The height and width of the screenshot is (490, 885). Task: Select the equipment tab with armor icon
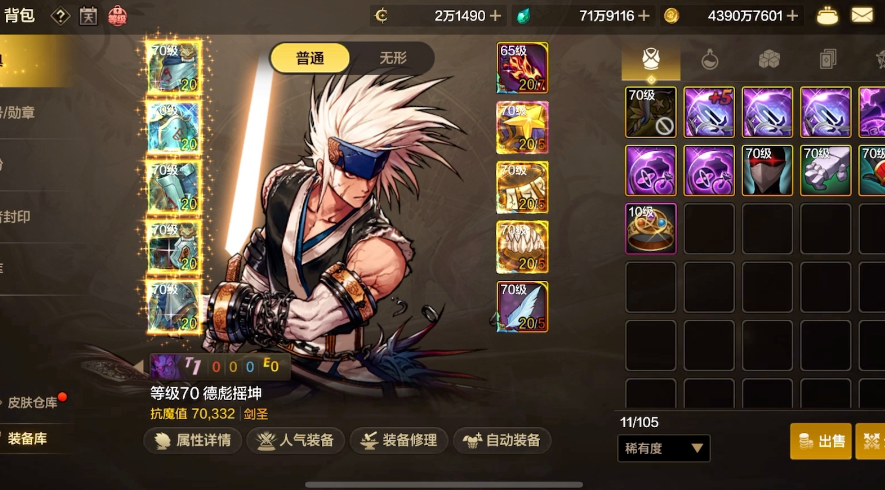651,59
